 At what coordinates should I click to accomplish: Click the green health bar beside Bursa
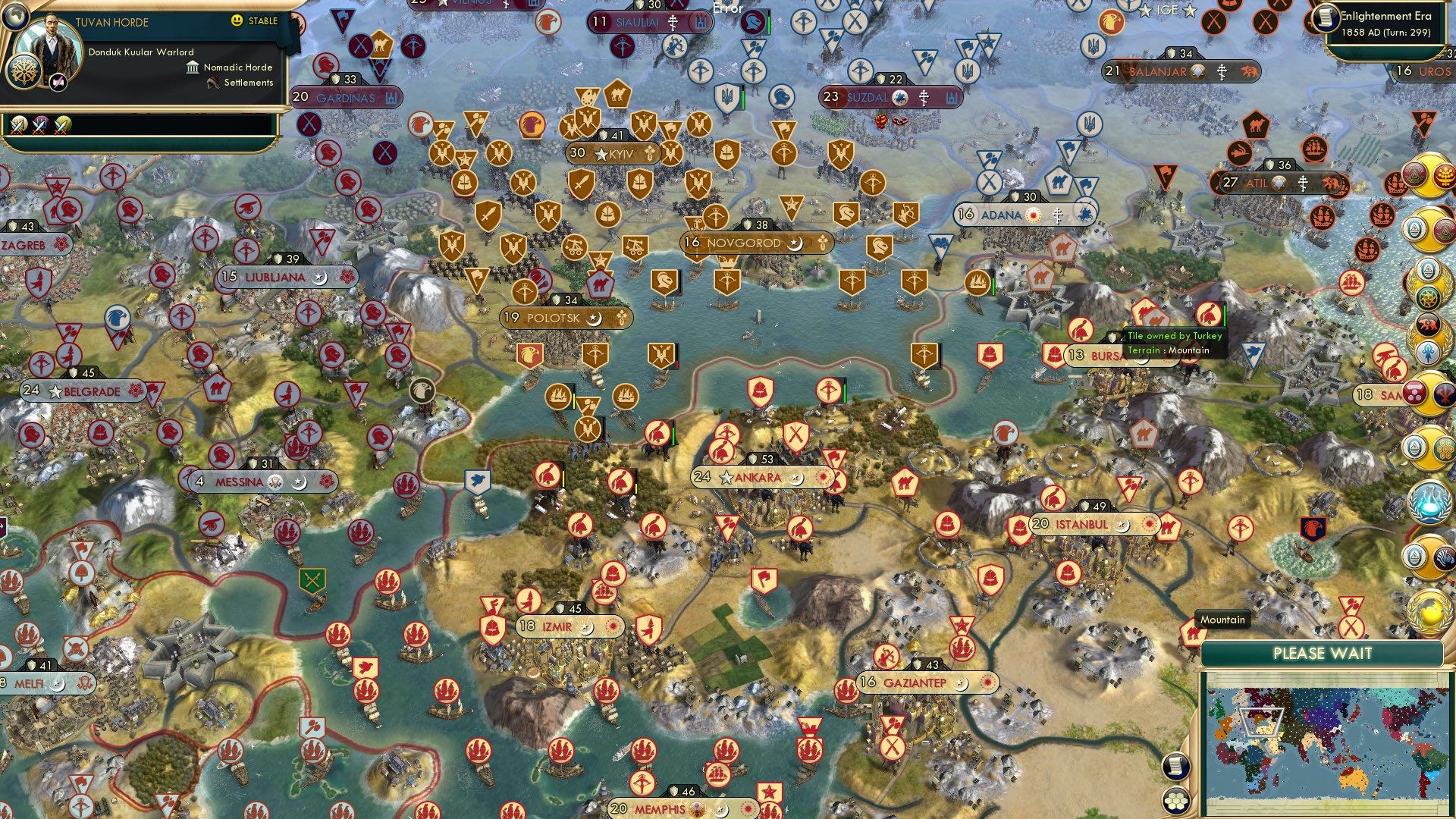click(1224, 314)
